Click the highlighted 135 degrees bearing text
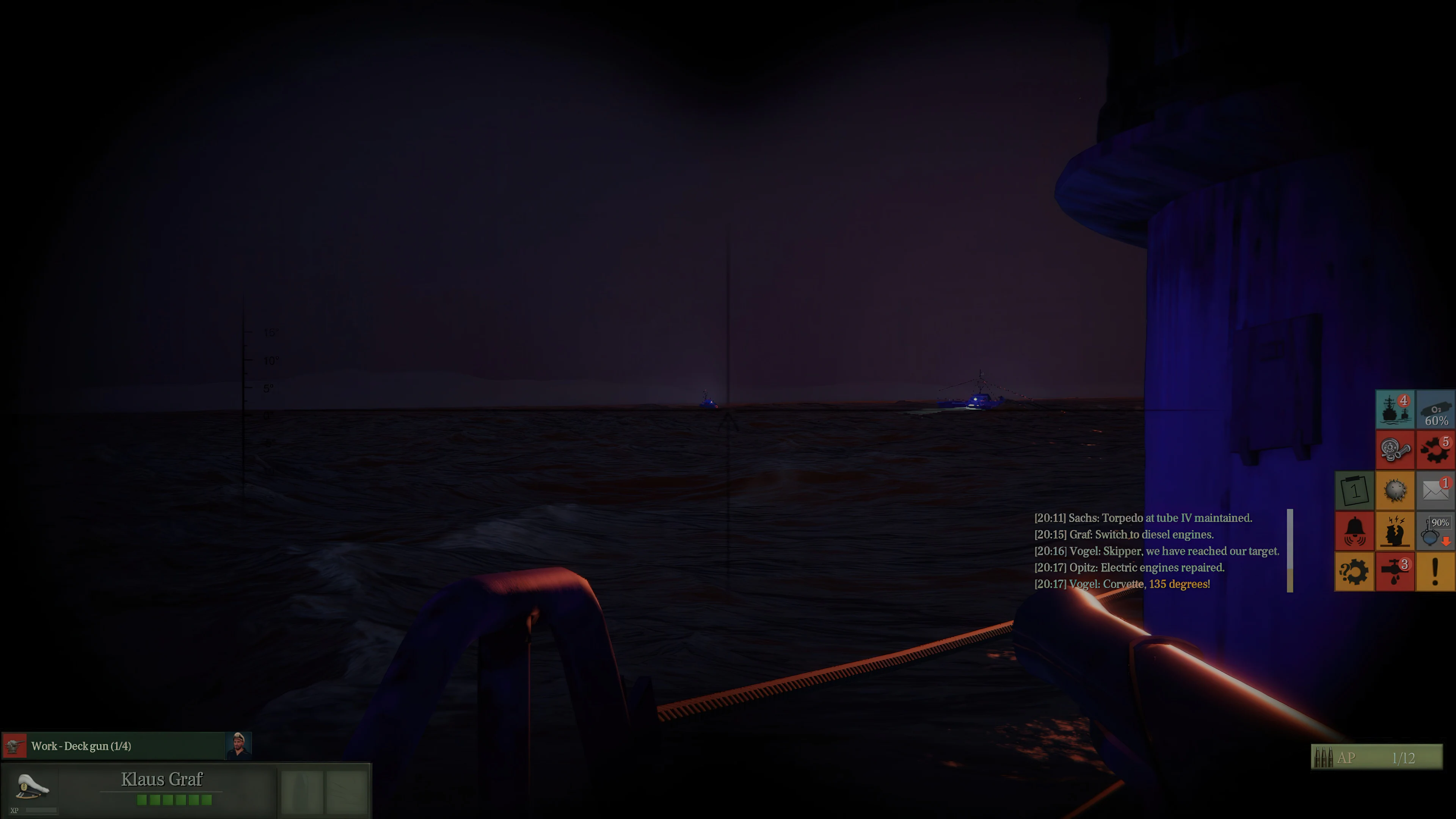Screen dimensions: 1456x819 coord(1180,584)
